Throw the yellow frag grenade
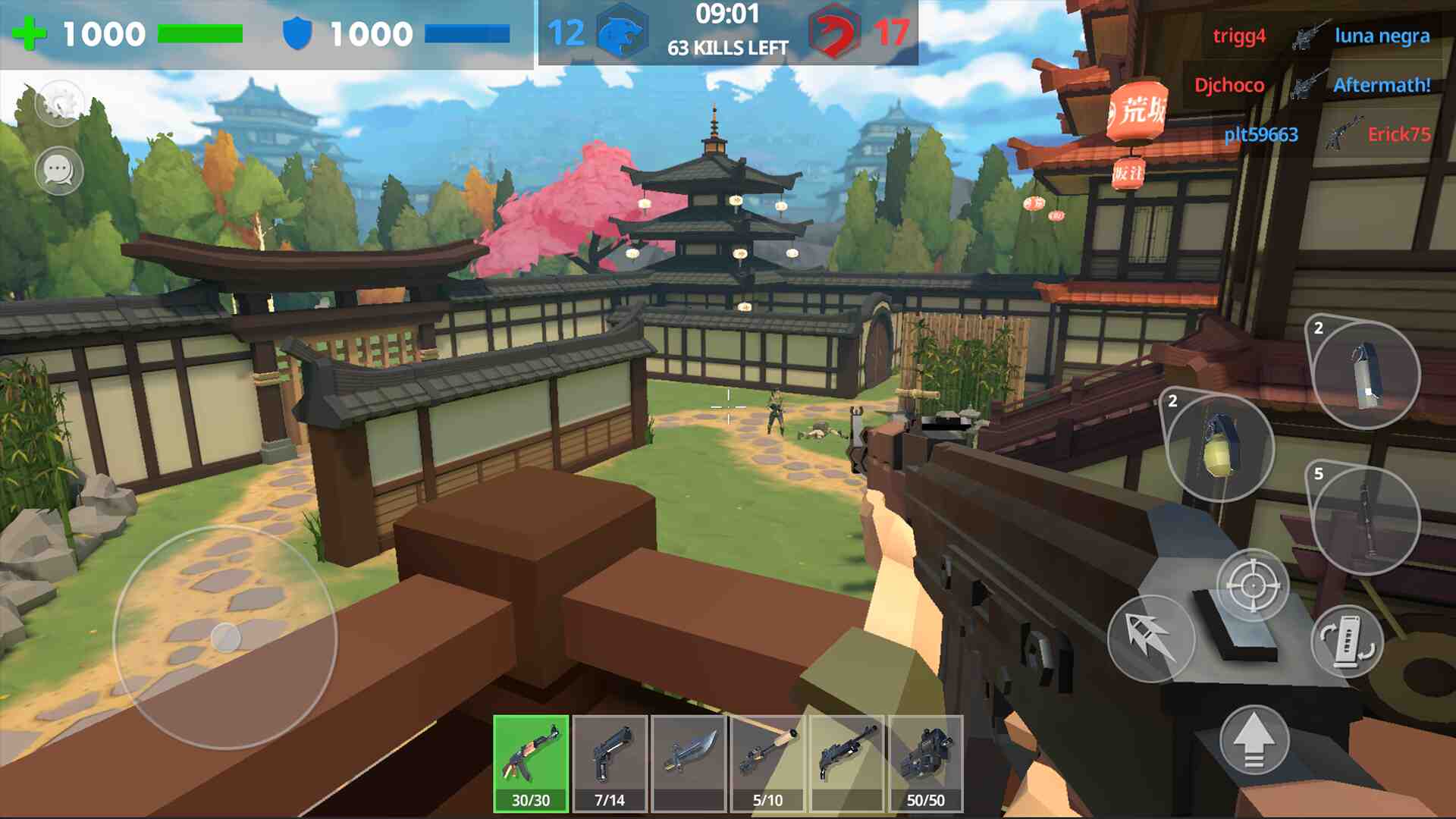 [1219, 447]
